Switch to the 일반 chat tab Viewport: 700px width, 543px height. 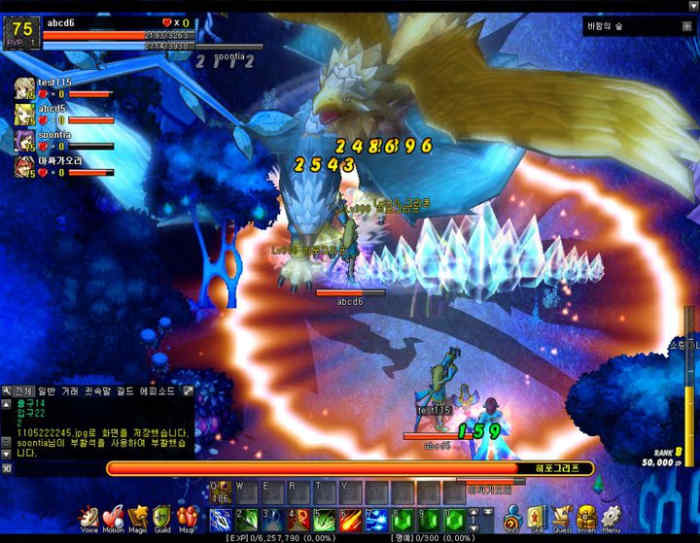pyautogui.click(x=47, y=390)
